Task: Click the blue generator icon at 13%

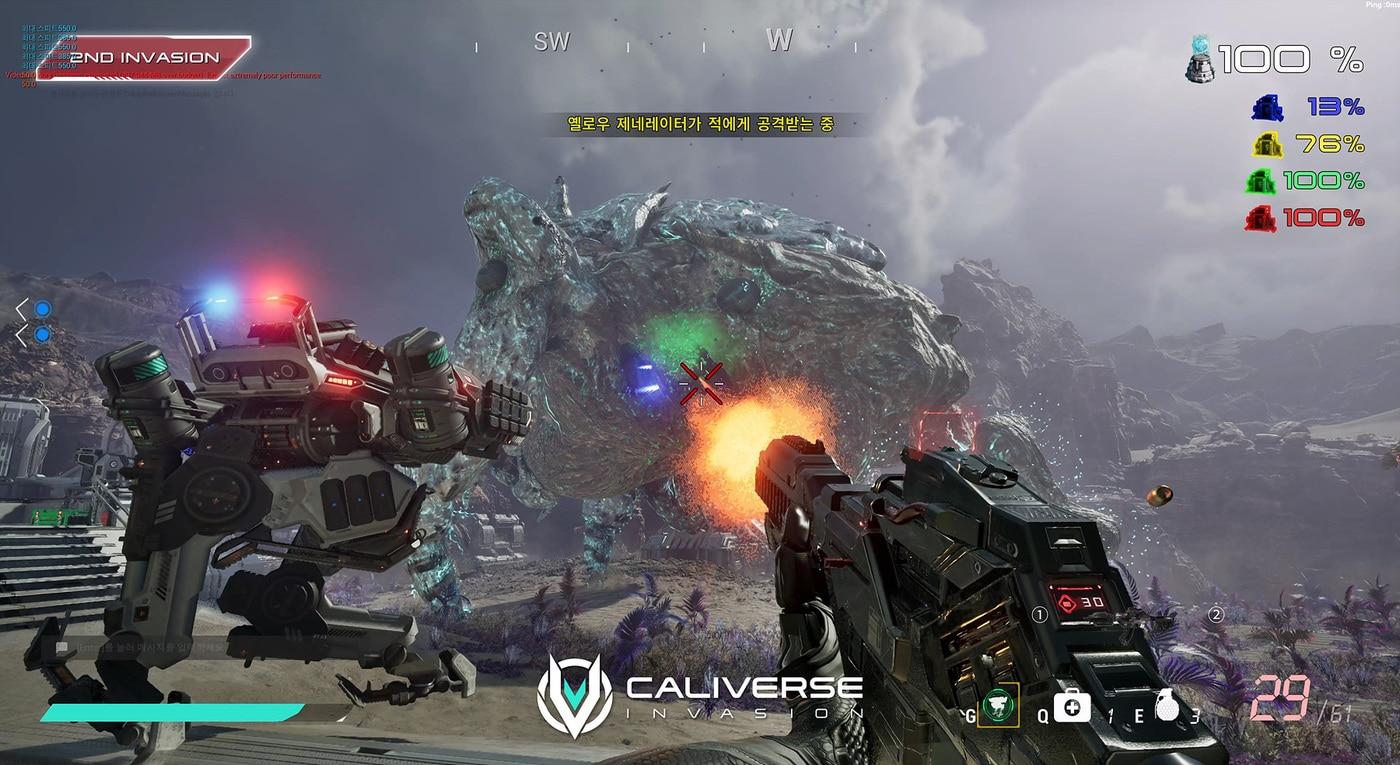Action: pyautogui.click(x=1267, y=108)
